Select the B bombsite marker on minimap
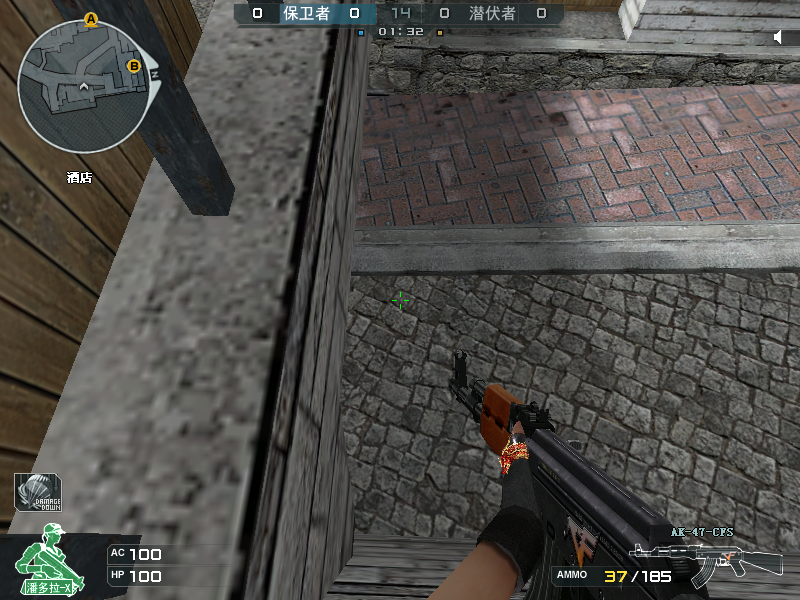 pyautogui.click(x=134, y=67)
